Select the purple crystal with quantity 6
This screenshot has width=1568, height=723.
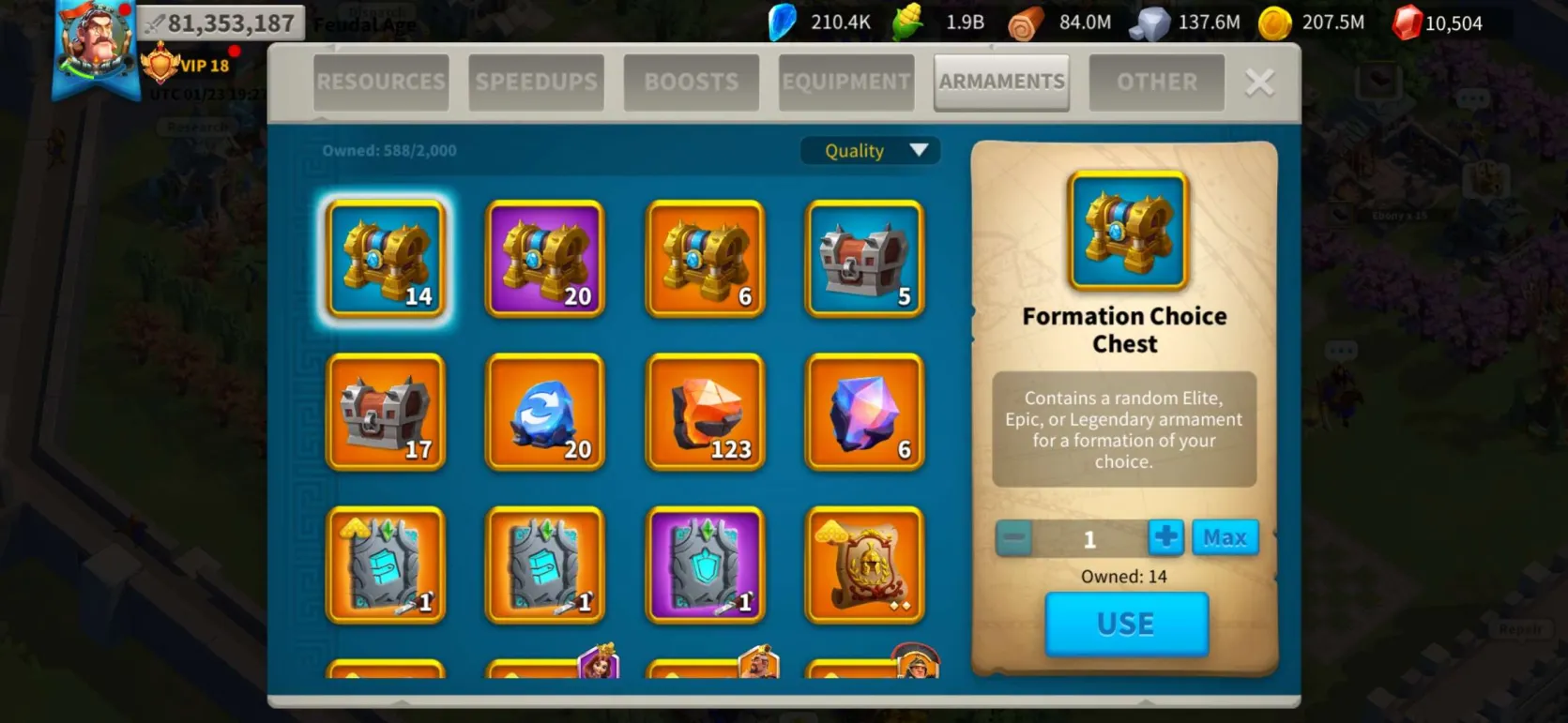point(865,413)
